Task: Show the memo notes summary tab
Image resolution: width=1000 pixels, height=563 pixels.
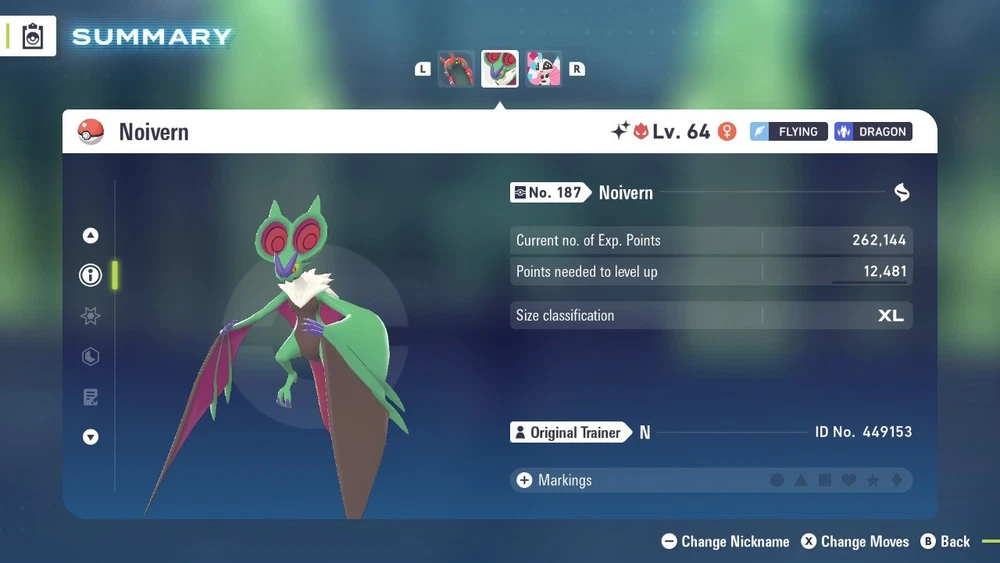Action: coord(91,397)
